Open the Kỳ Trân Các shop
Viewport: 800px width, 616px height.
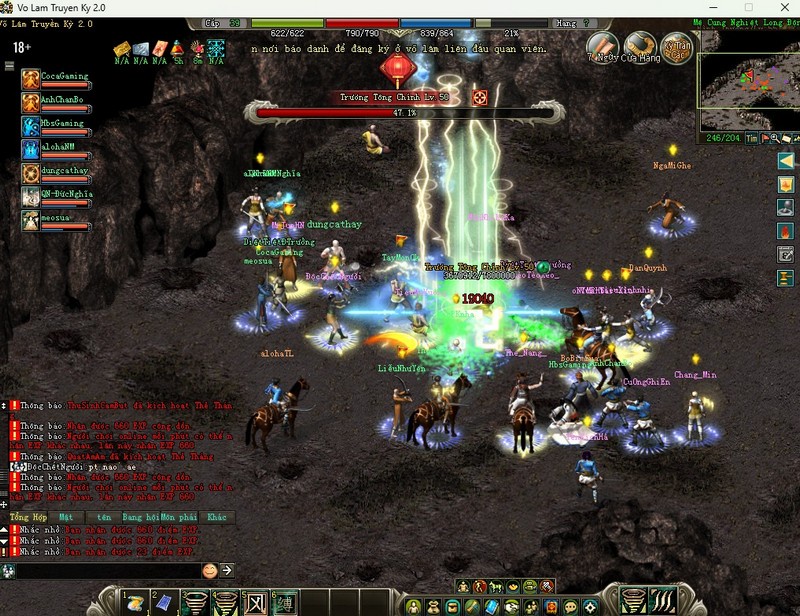[676, 45]
